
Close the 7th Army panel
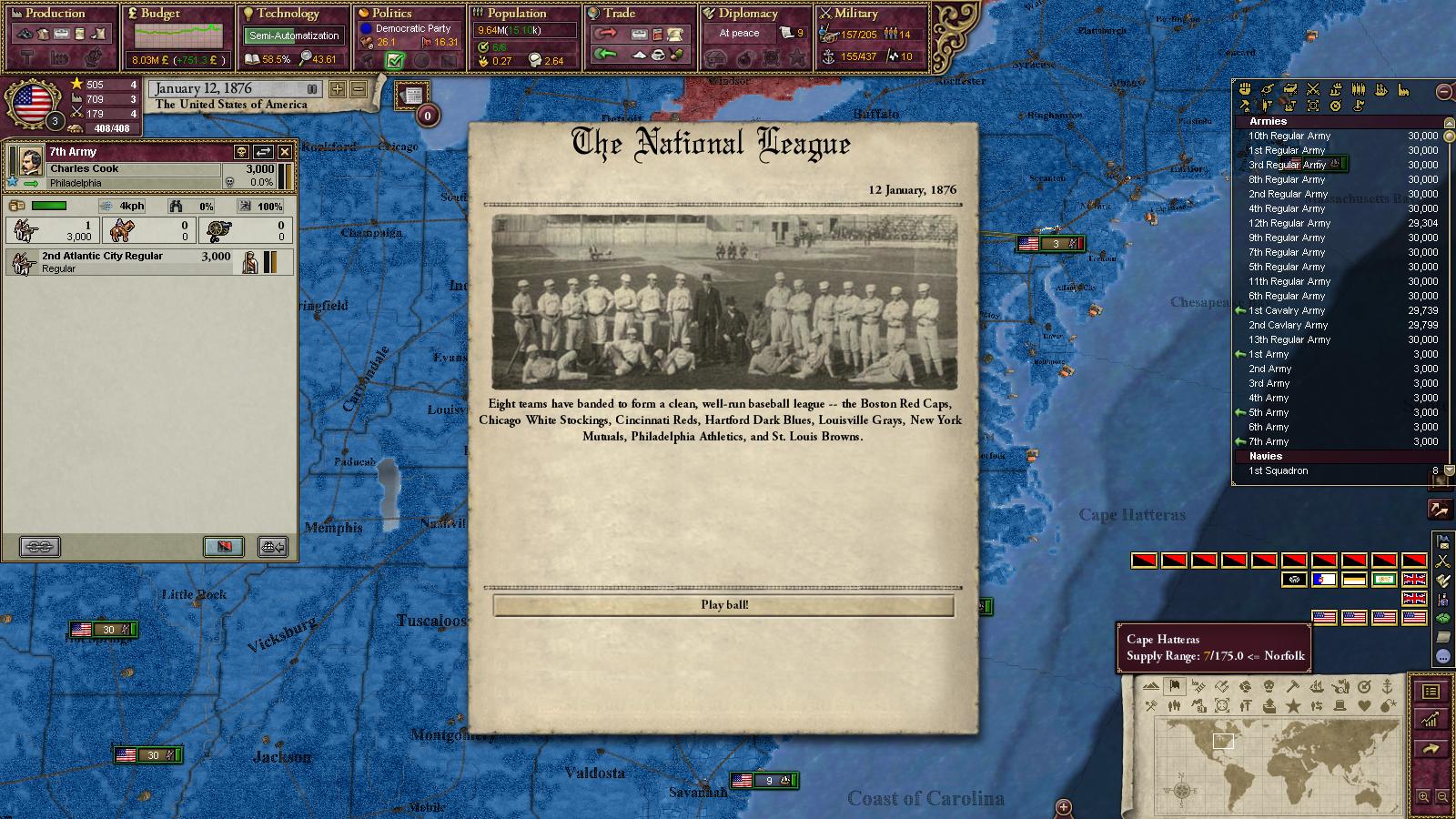point(285,152)
